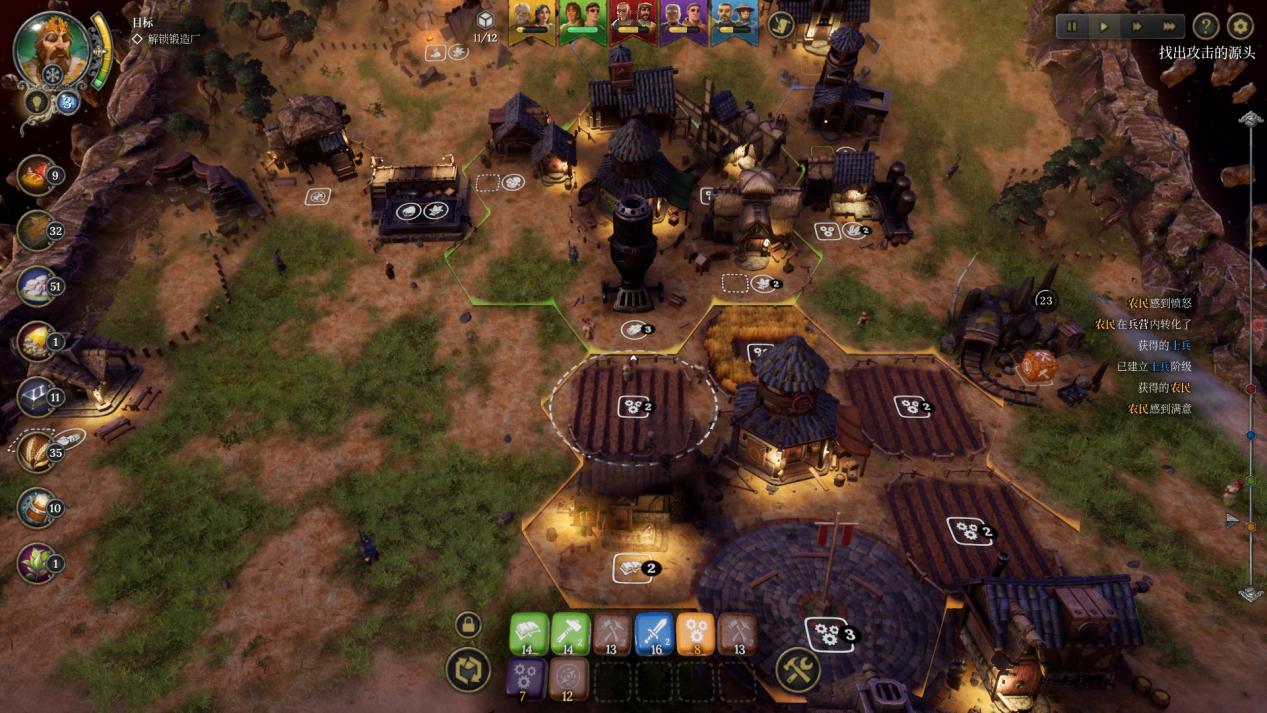Select the iron ingot resource icon
The width and height of the screenshot is (1267, 713).
37,397
